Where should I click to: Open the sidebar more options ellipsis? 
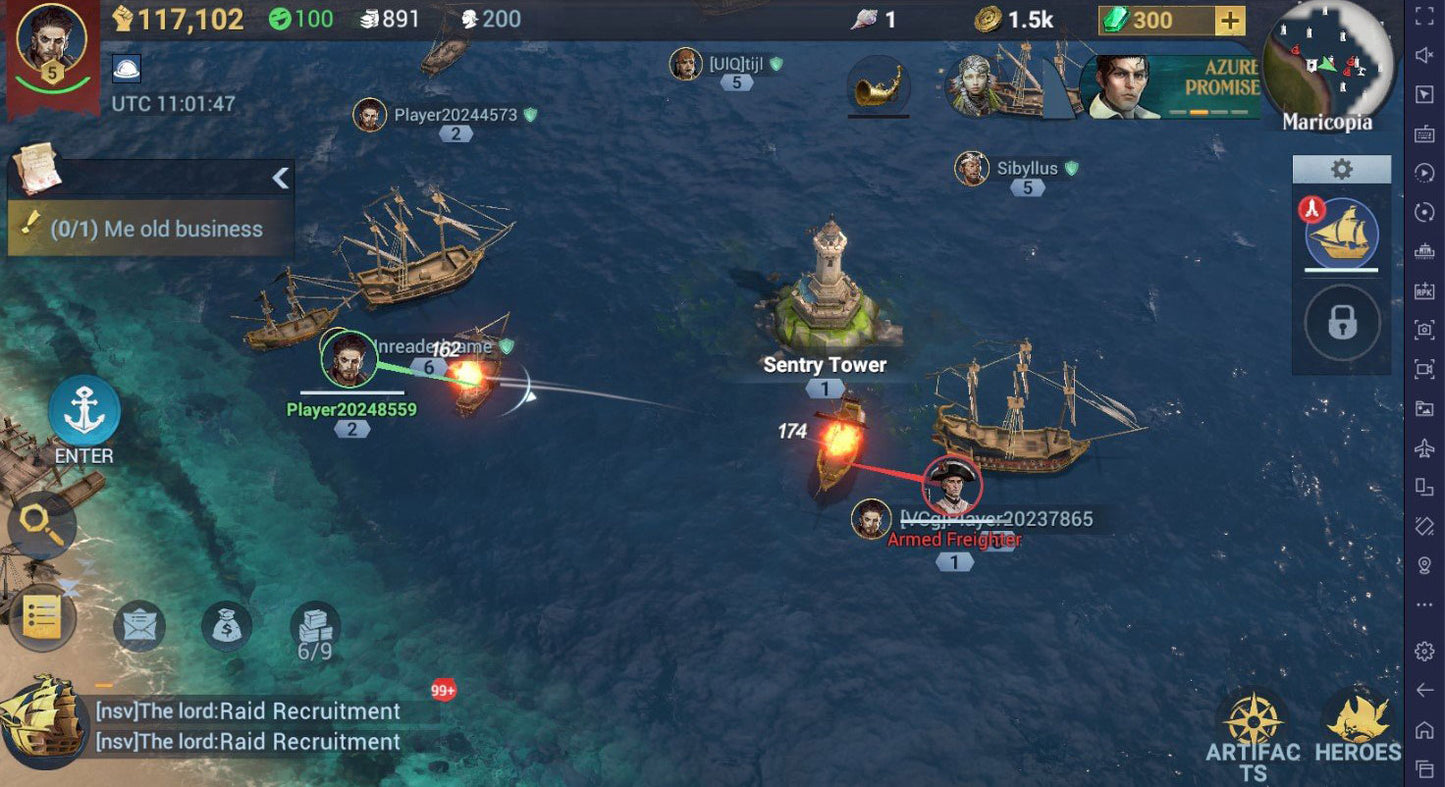tap(1423, 604)
